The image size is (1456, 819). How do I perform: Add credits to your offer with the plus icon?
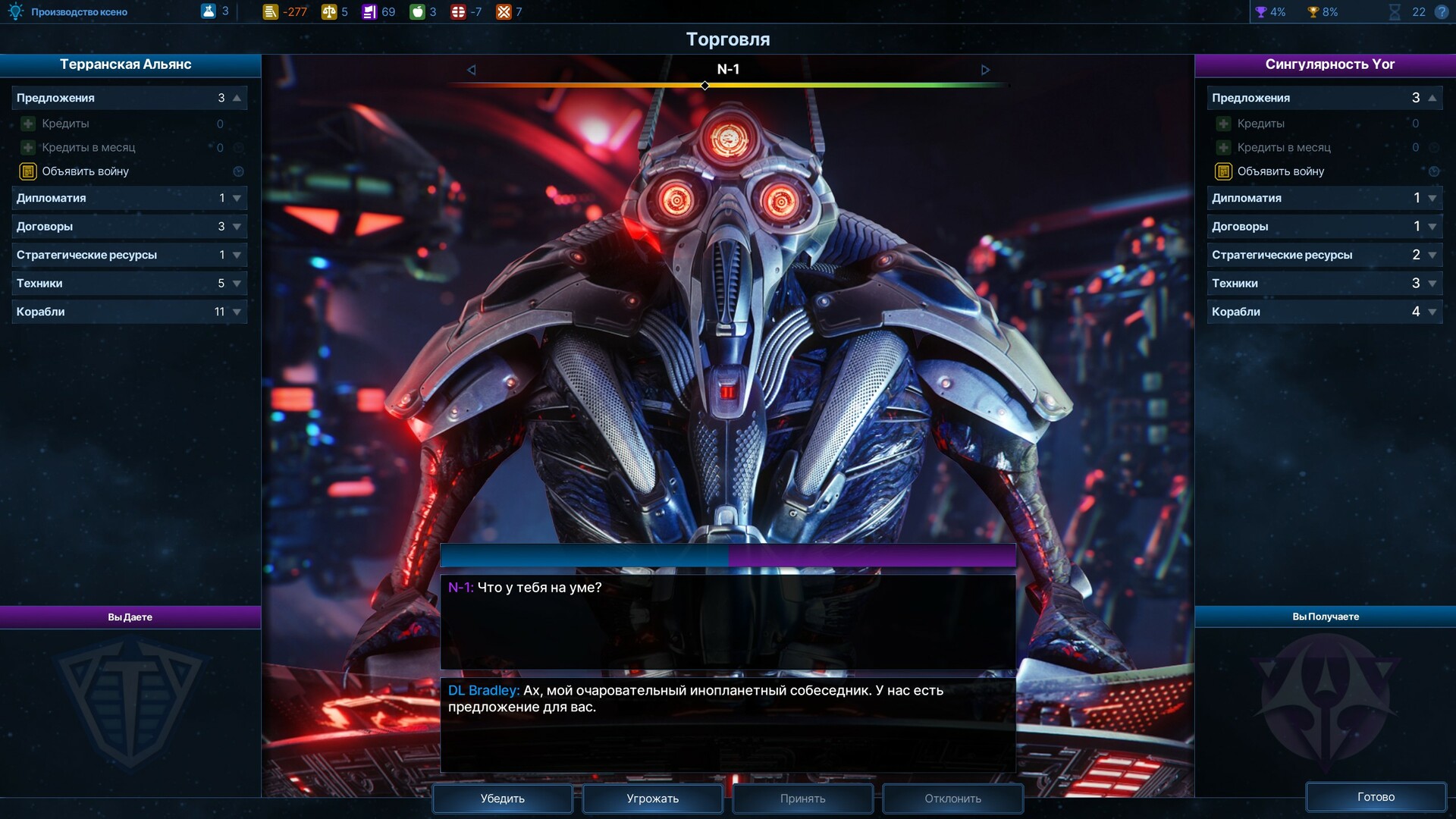(28, 123)
